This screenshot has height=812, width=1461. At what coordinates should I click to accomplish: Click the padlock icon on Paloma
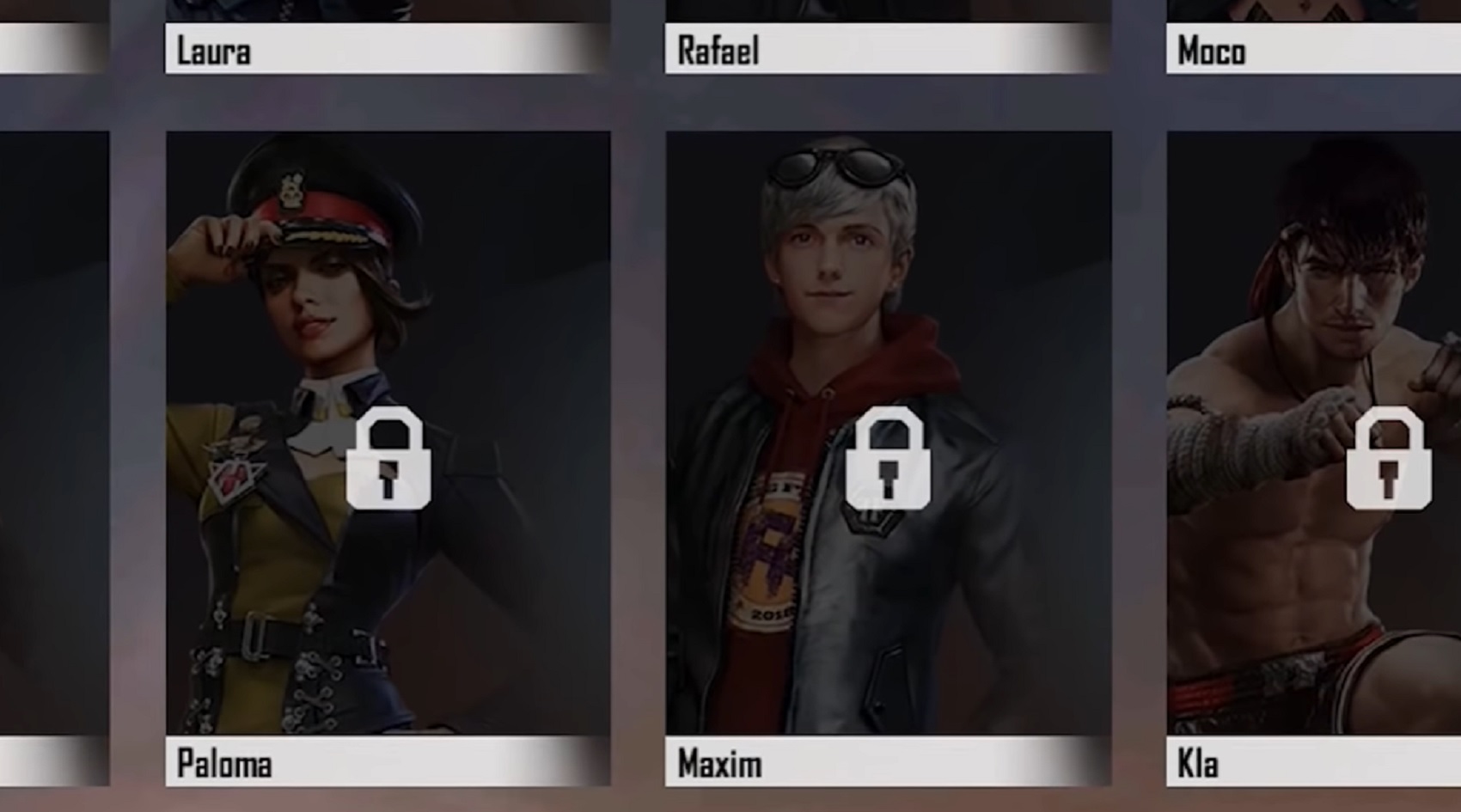(388, 459)
